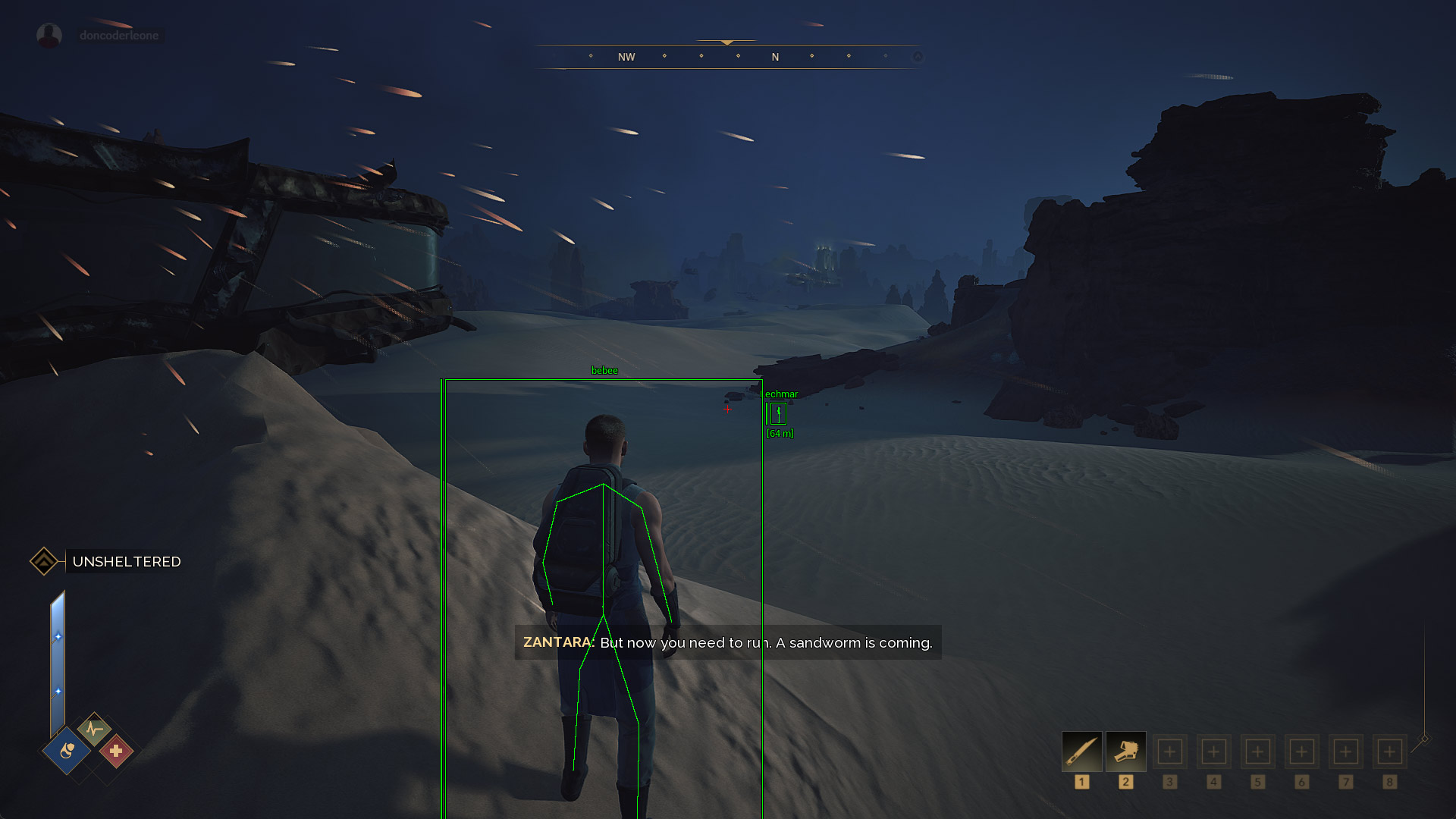1456x819 pixels.
Task: Click the blue hydration status icon
Action: 67,751
